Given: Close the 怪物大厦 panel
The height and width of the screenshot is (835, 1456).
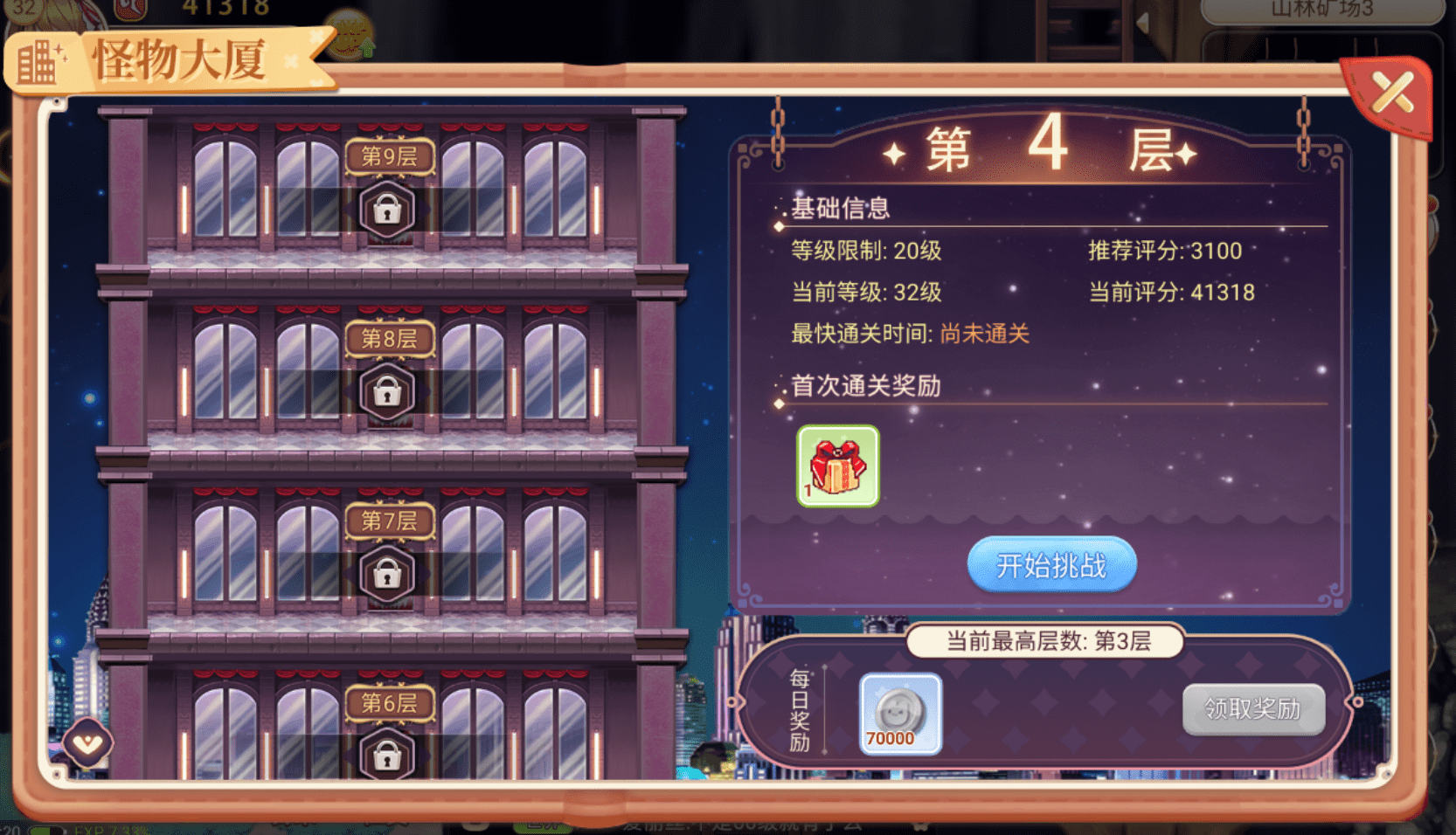Looking at the screenshot, I should click(1391, 93).
